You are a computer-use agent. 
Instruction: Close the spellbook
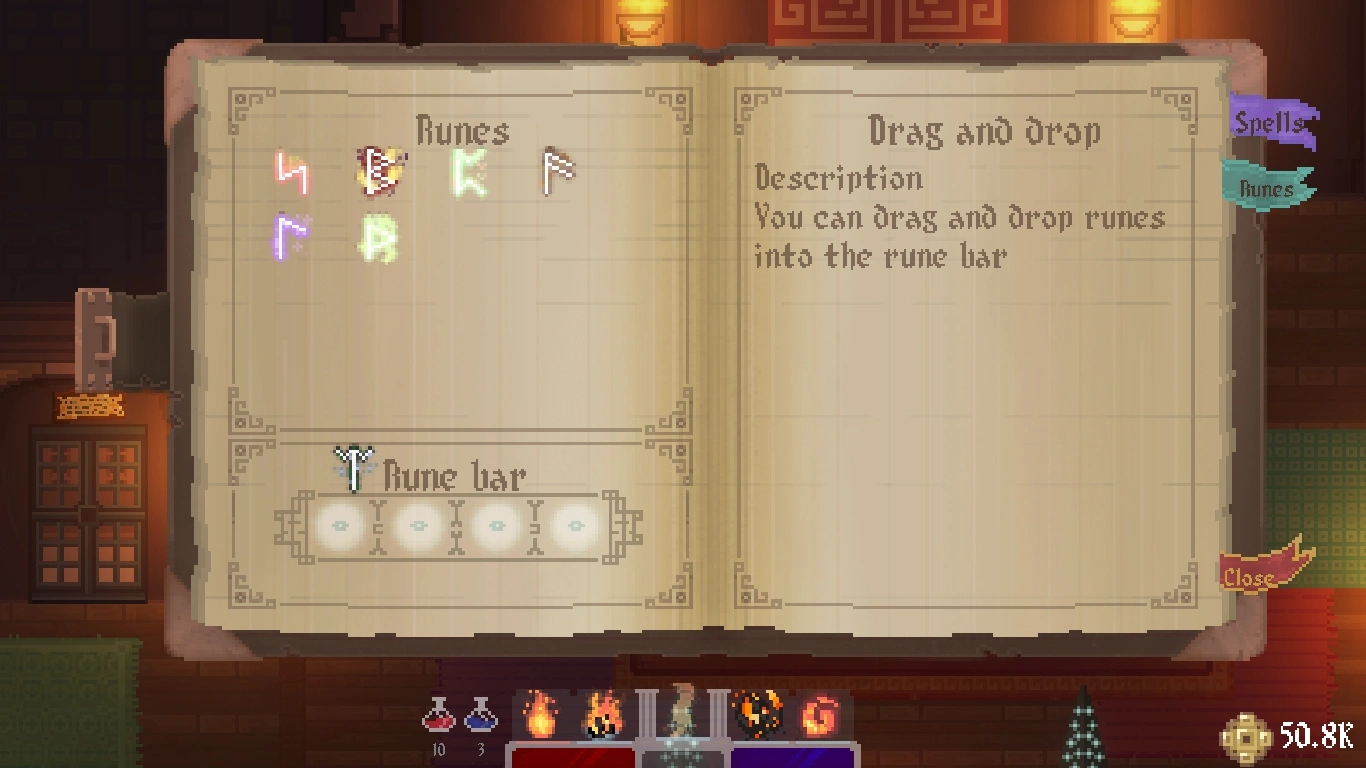click(x=1255, y=573)
